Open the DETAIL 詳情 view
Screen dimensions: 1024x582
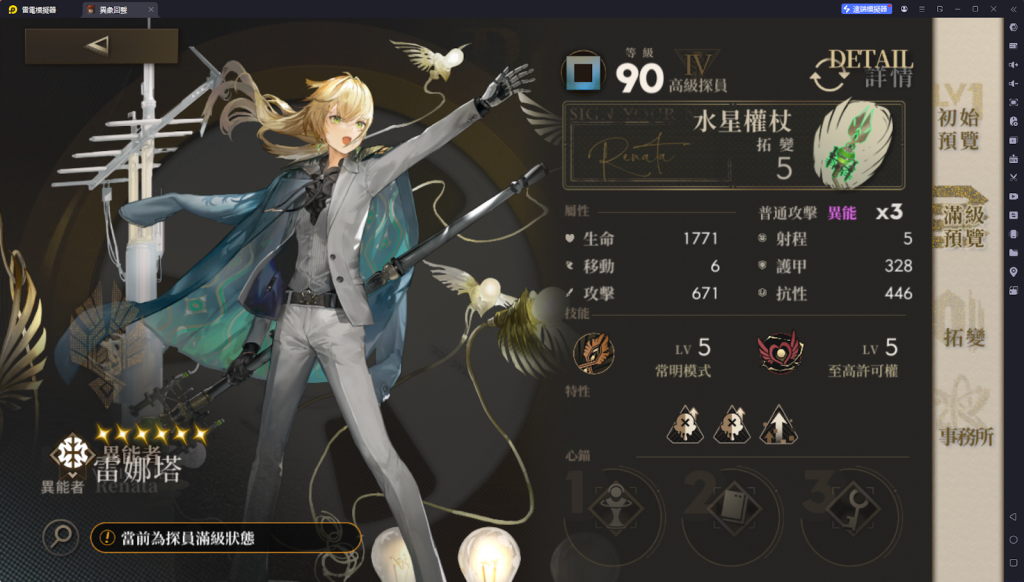click(x=862, y=71)
